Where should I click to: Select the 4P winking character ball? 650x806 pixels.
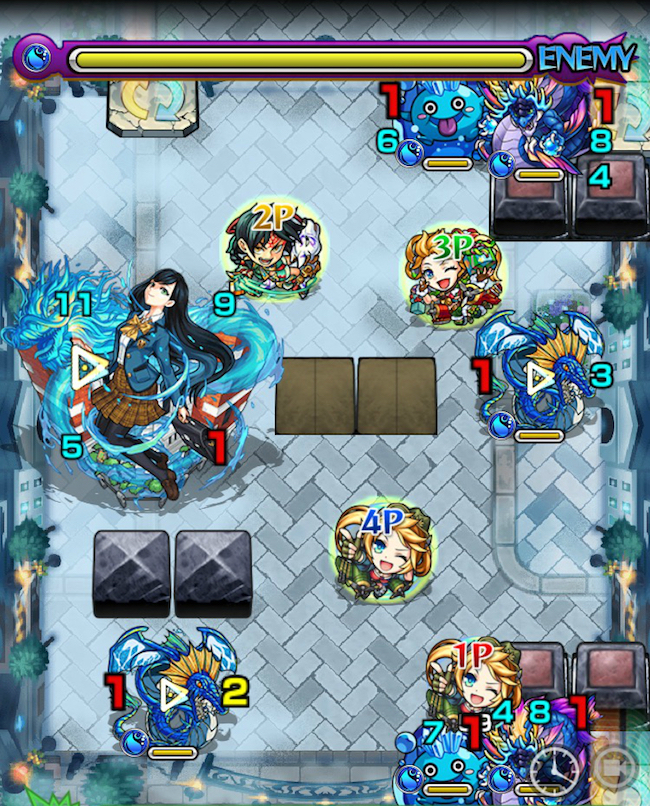380,550
